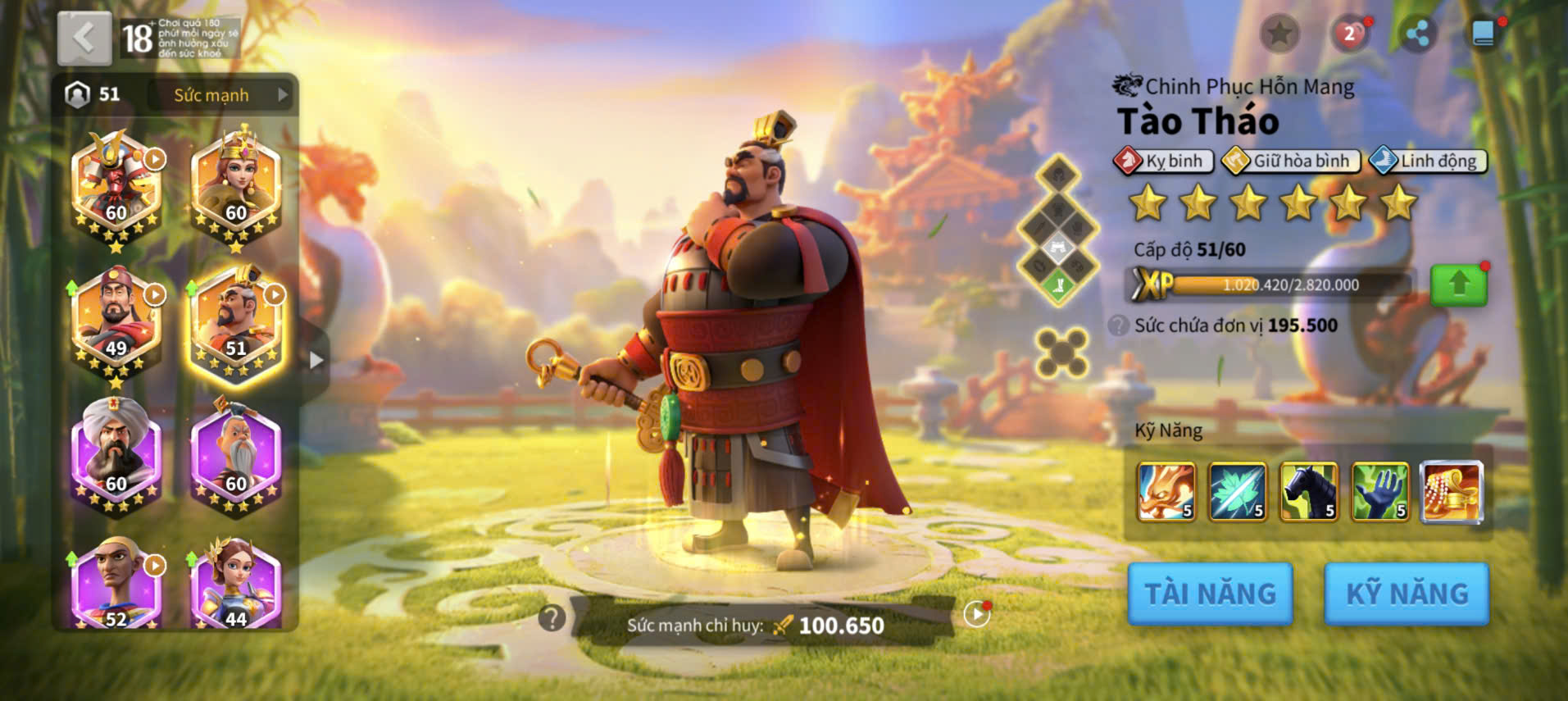View the blue hand skill icon

[1379, 492]
